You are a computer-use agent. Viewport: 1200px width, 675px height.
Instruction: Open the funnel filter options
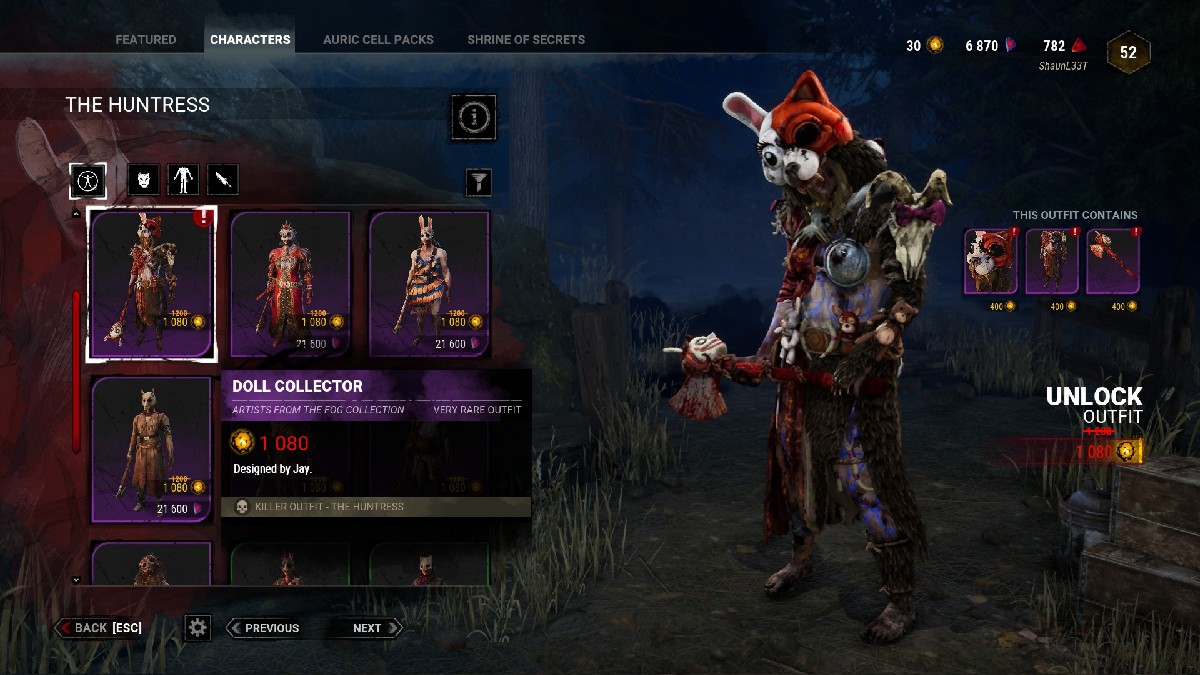tap(479, 181)
